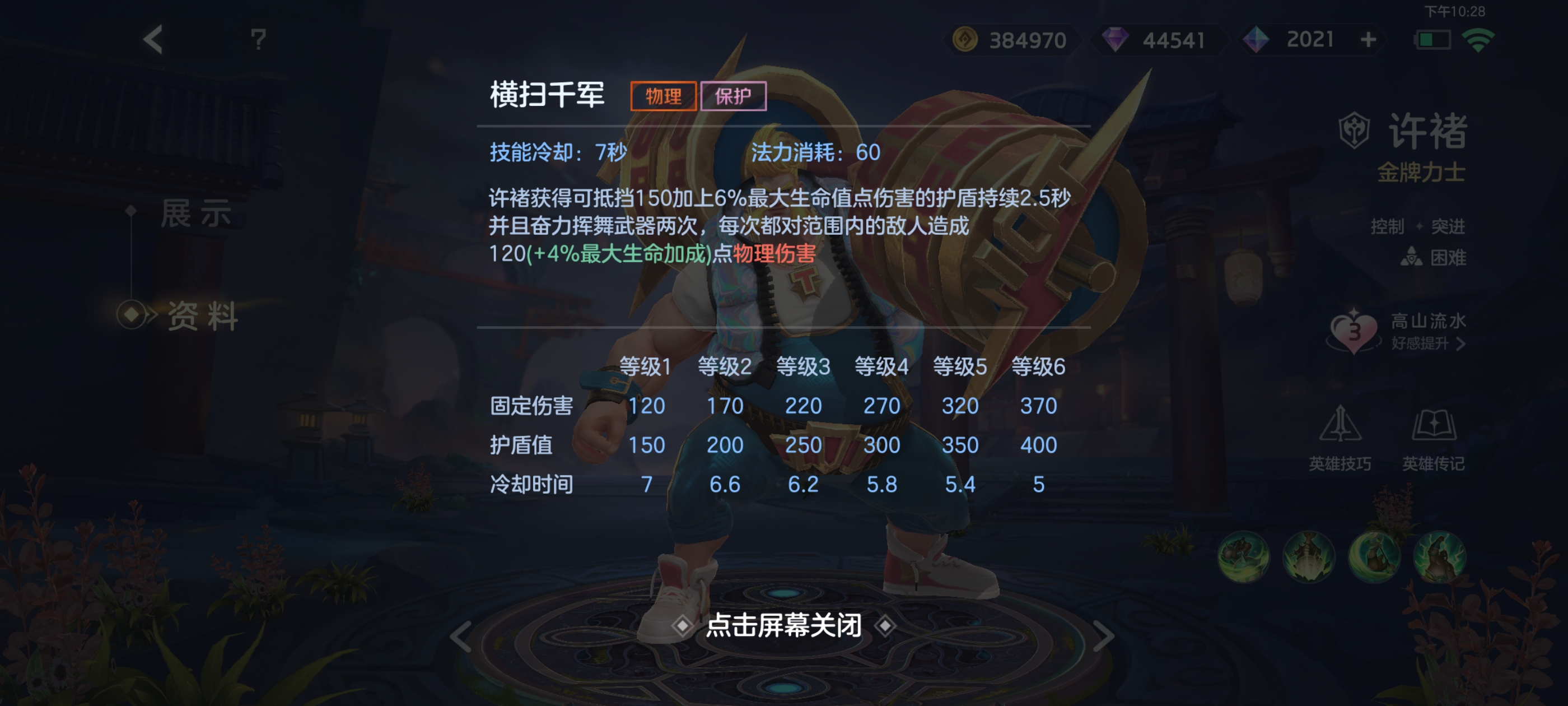Tap the help question mark
Image resolution: width=1568 pixels, height=706 pixels.
[x=258, y=40]
